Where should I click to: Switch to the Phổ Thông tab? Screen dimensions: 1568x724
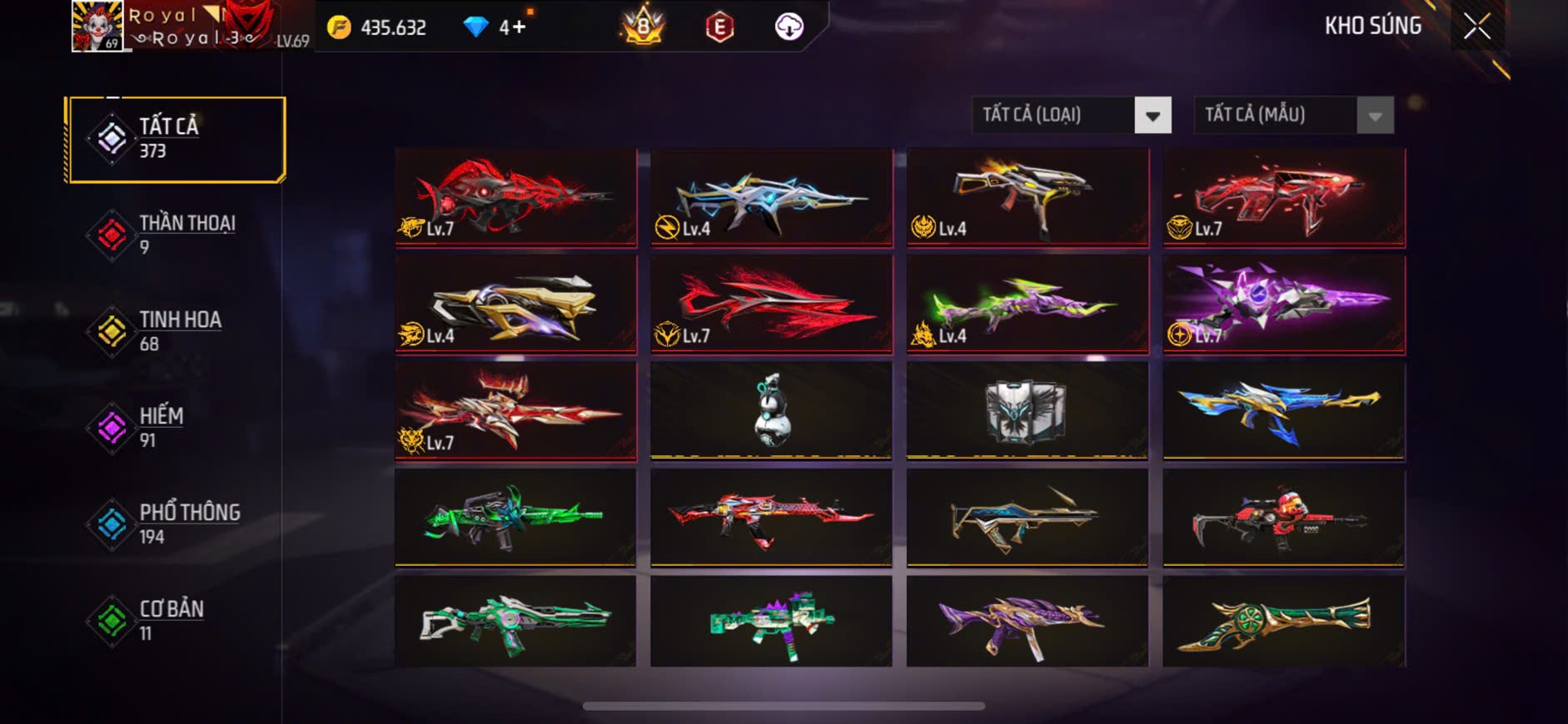(x=176, y=524)
